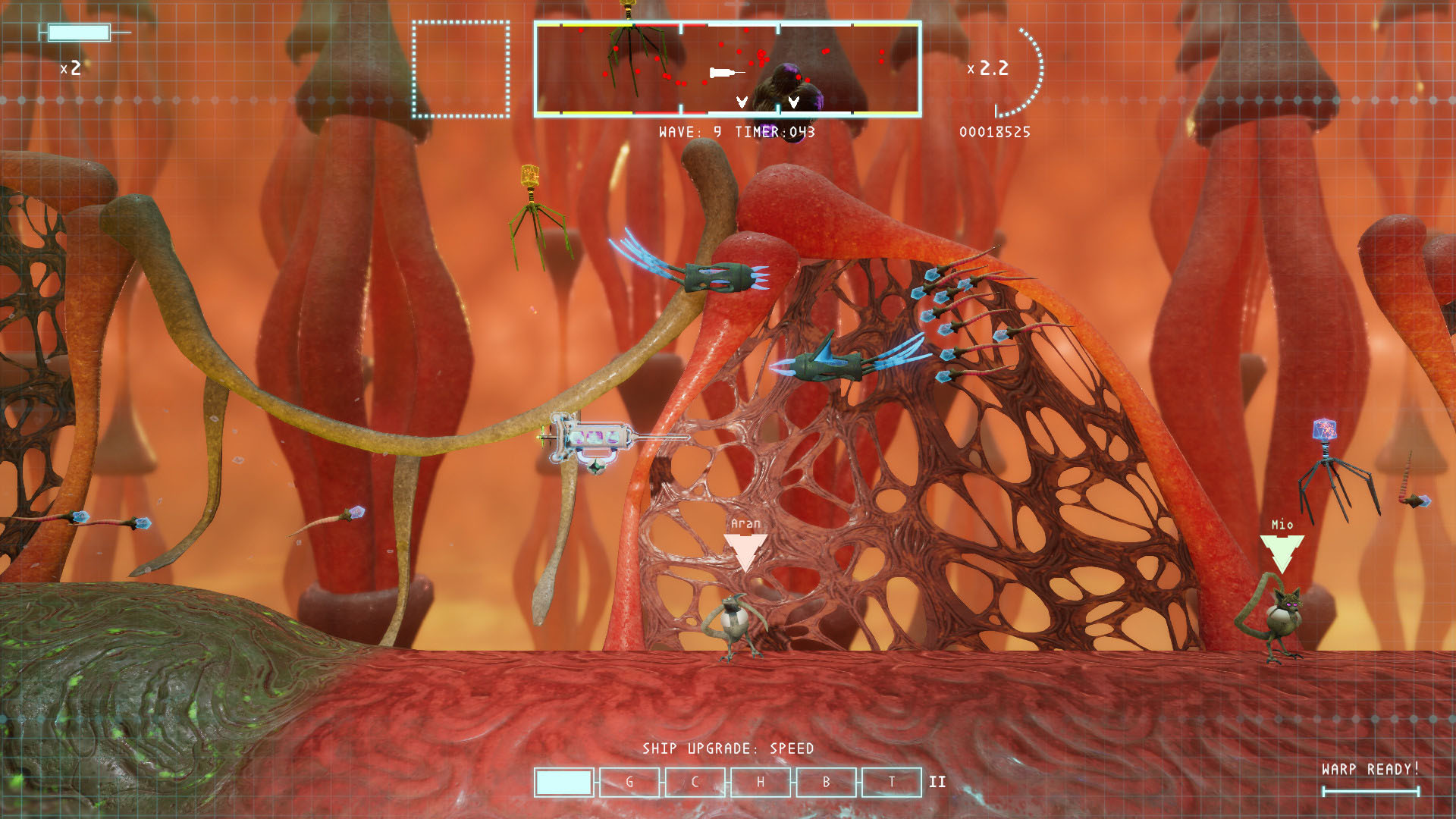This screenshot has width=1456, height=819.
Task: Activate the B upgrade slot
Action: tap(826, 783)
